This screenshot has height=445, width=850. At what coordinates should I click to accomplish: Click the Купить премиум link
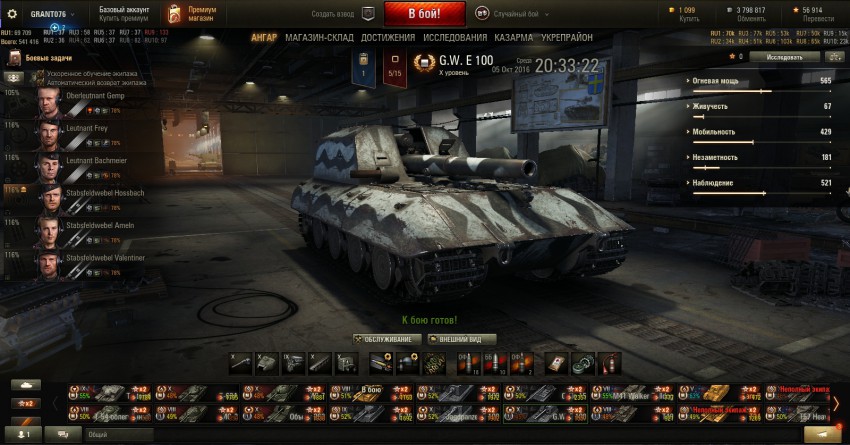(x=123, y=18)
